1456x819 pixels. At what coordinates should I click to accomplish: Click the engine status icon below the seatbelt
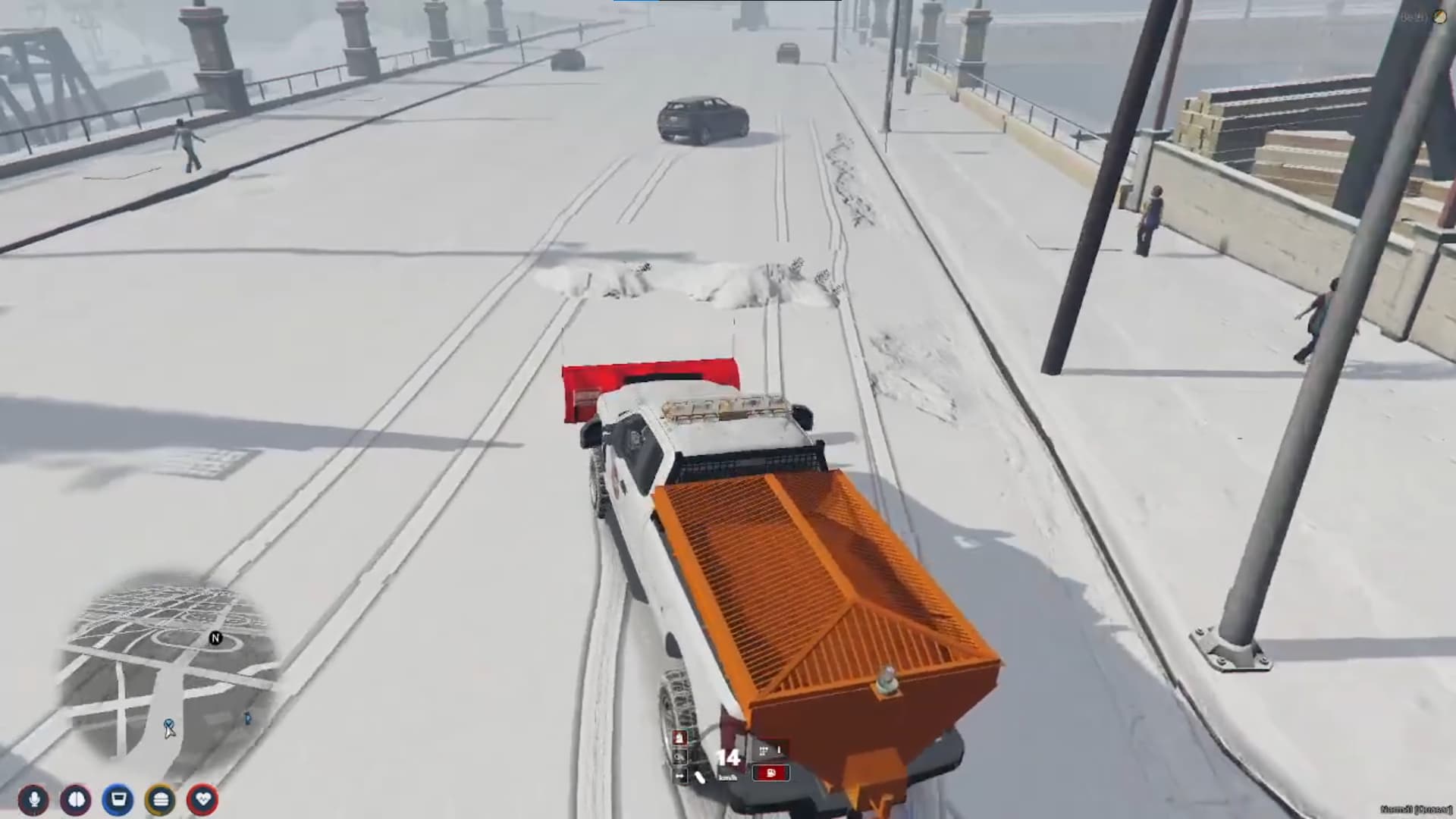[x=680, y=757]
